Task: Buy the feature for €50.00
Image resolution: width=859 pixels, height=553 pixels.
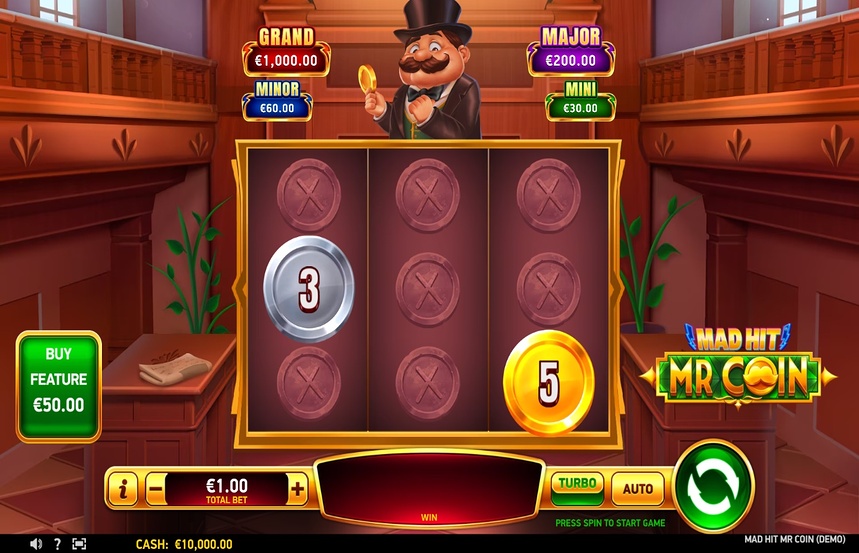Action: 58,386
